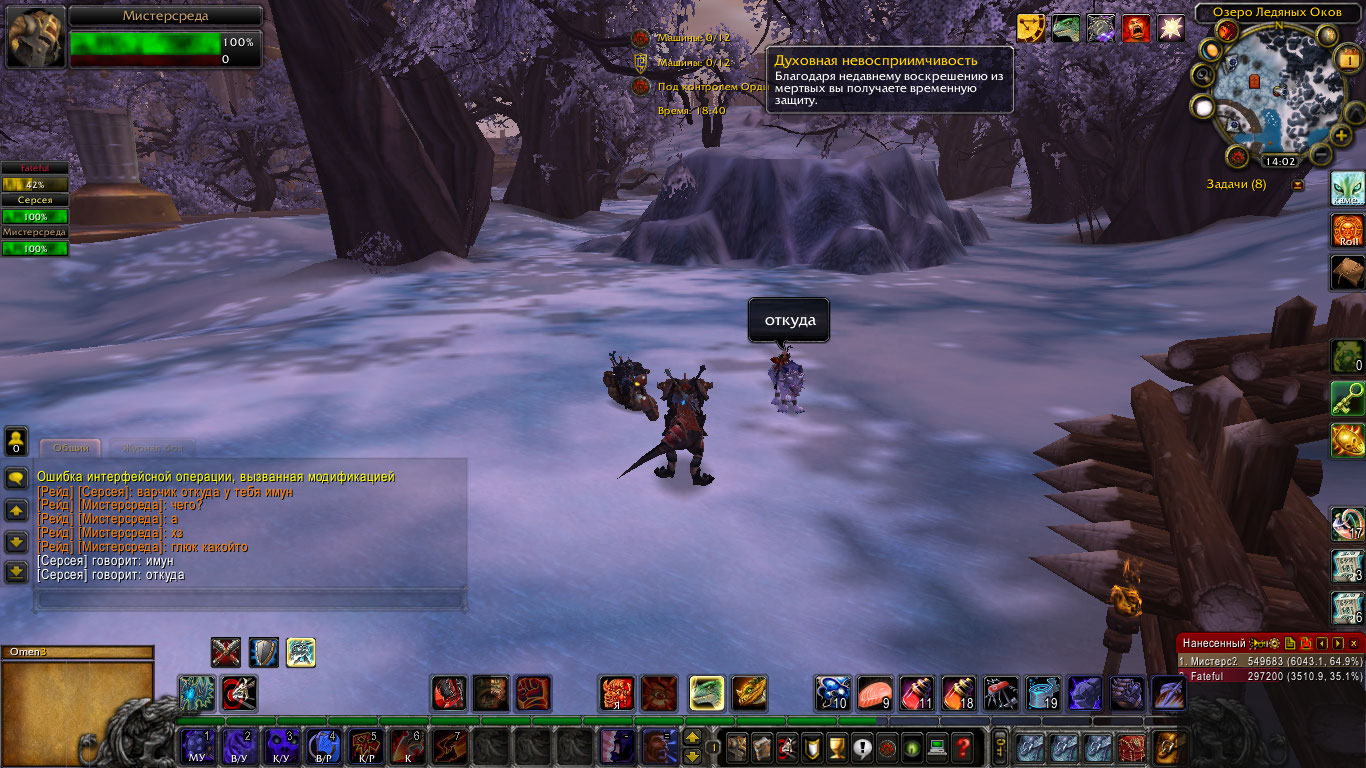Click the chat input field
The image size is (1366, 768).
click(250, 600)
